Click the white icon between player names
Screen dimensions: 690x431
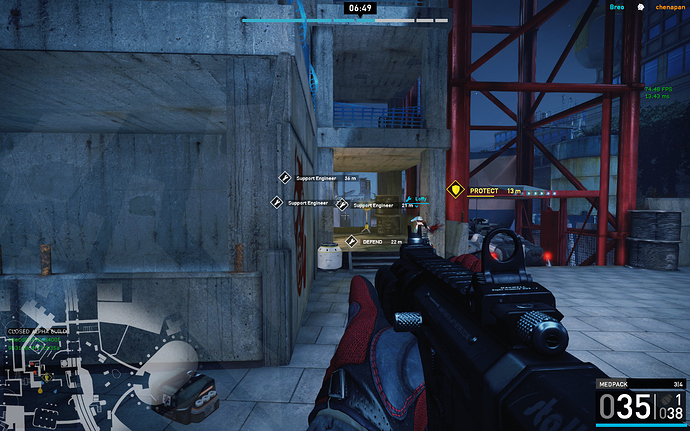pos(641,7)
